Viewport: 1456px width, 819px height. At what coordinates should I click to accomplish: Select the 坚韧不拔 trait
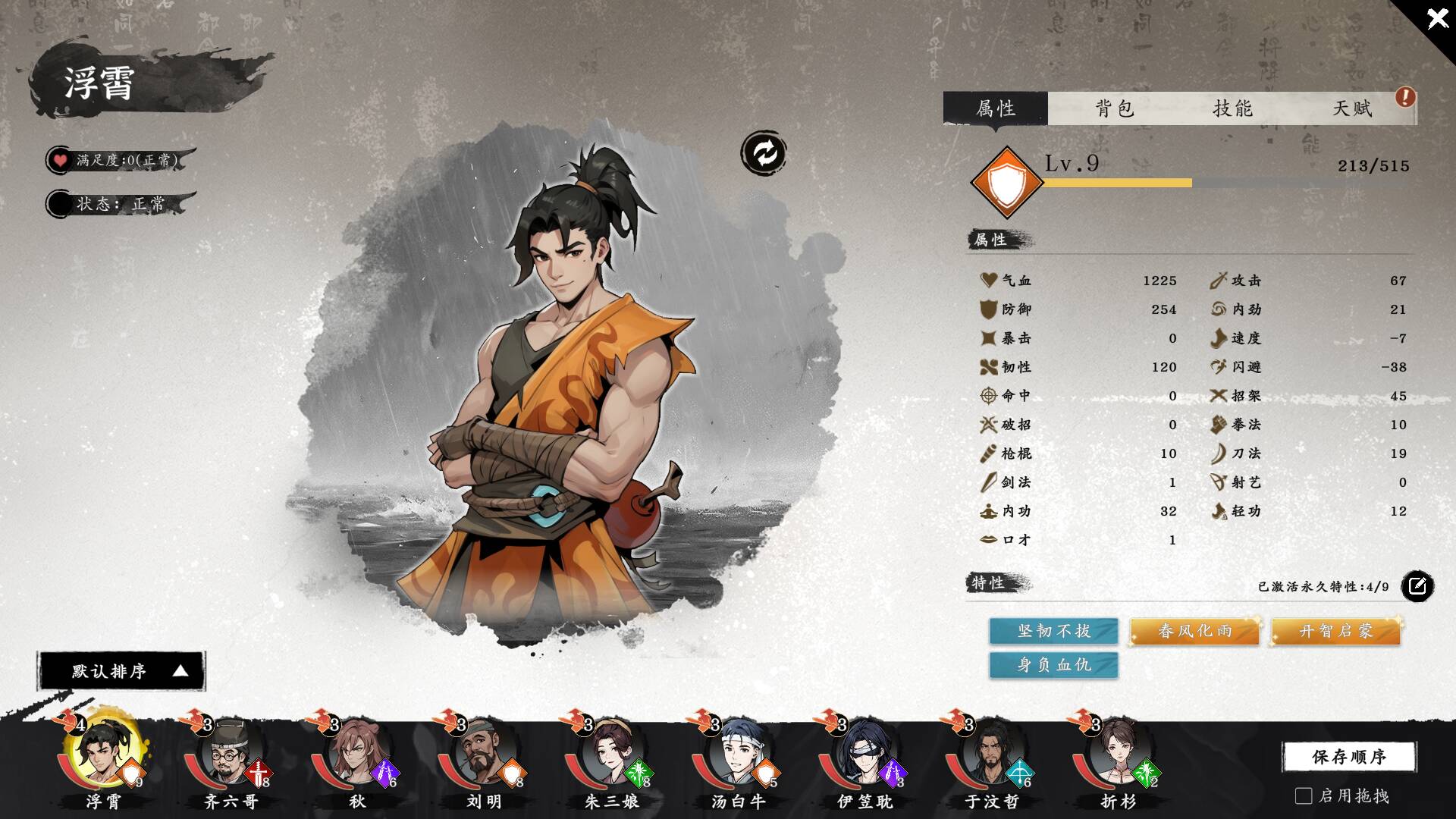click(1053, 631)
